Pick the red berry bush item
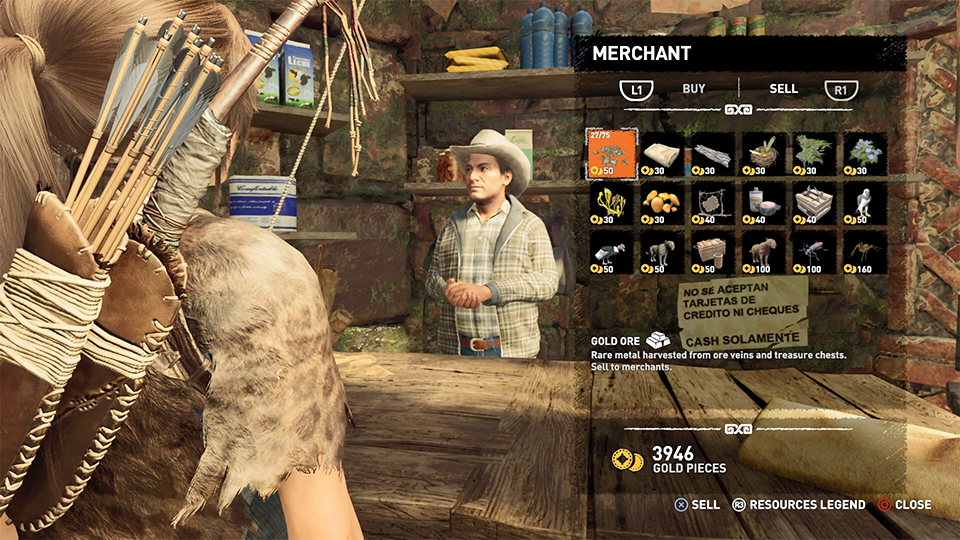 click(x=815, y=154)
